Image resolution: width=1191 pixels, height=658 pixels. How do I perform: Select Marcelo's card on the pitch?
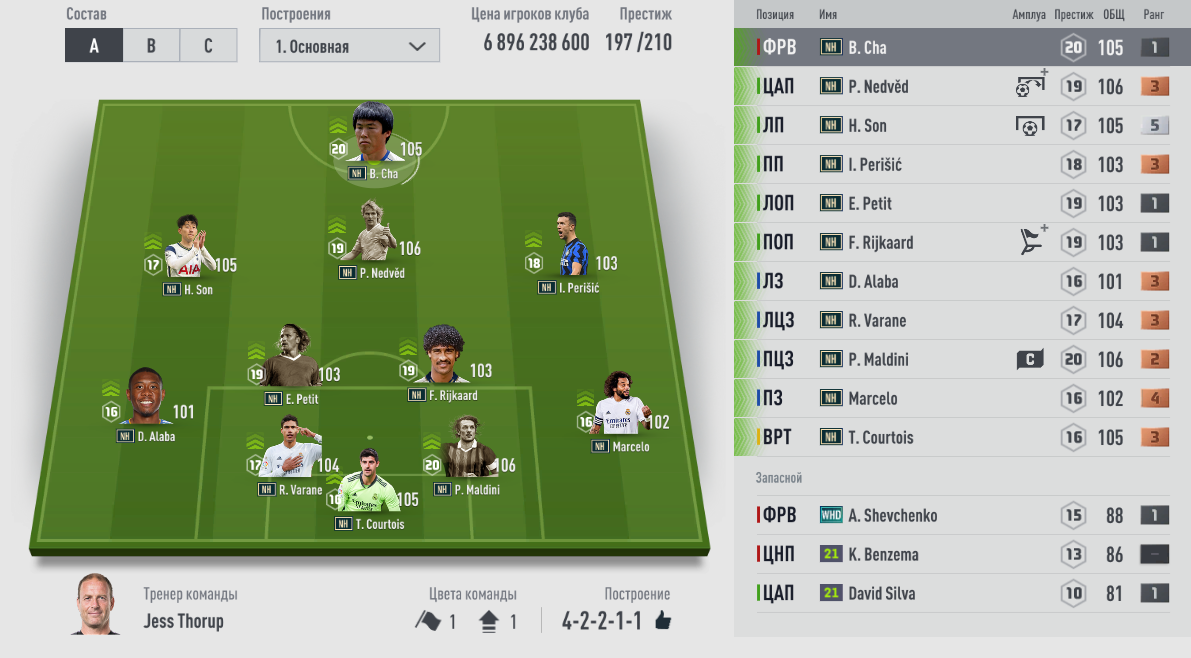click(622, 412)
